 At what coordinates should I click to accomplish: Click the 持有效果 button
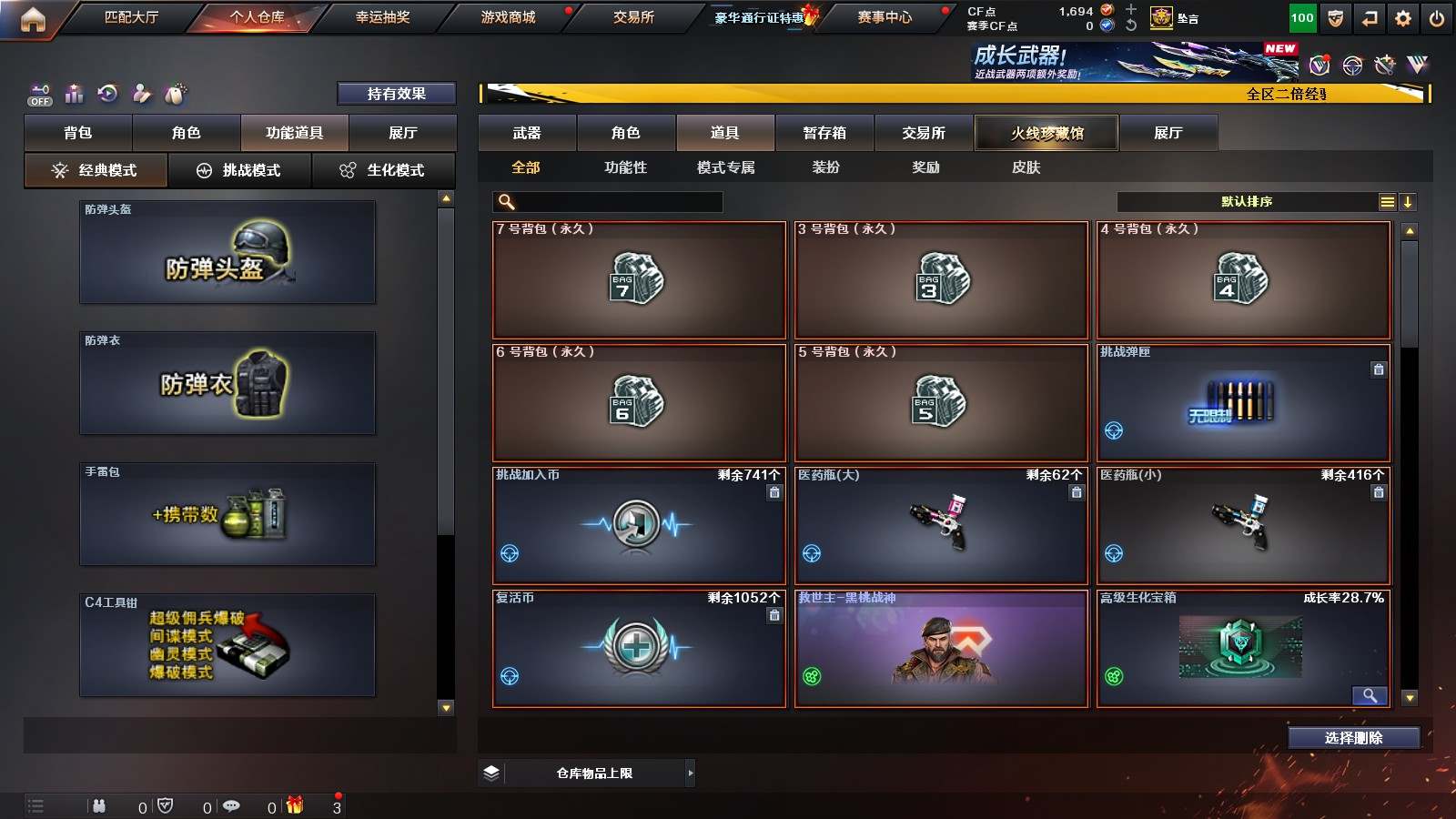tap(396, 94)
